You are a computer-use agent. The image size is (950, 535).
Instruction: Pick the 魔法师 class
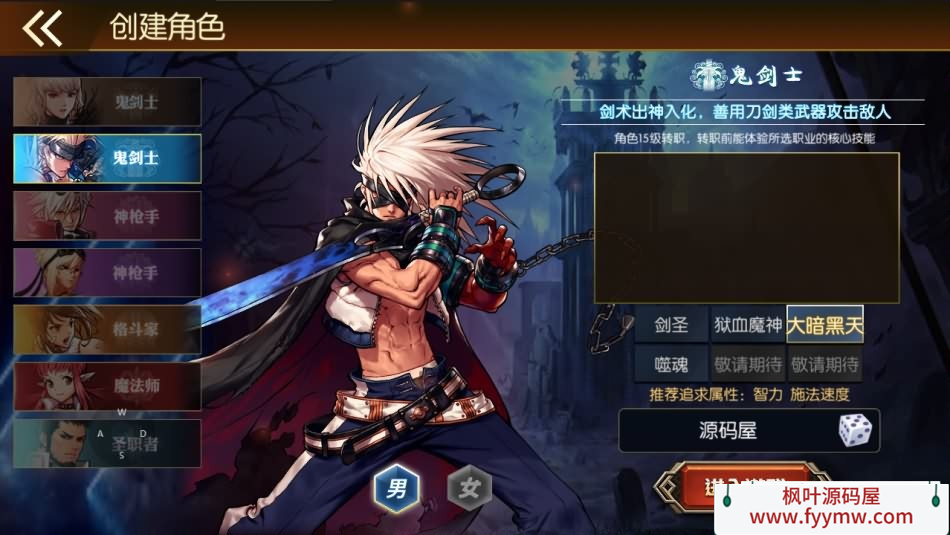pos(107,386)
